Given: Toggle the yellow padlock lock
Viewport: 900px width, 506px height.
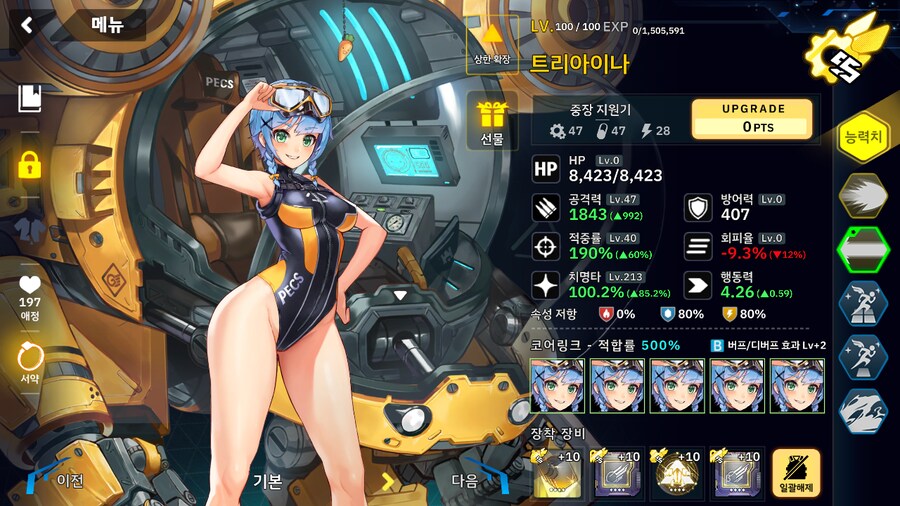Looking at the screenshot, I should click(29, 164).
